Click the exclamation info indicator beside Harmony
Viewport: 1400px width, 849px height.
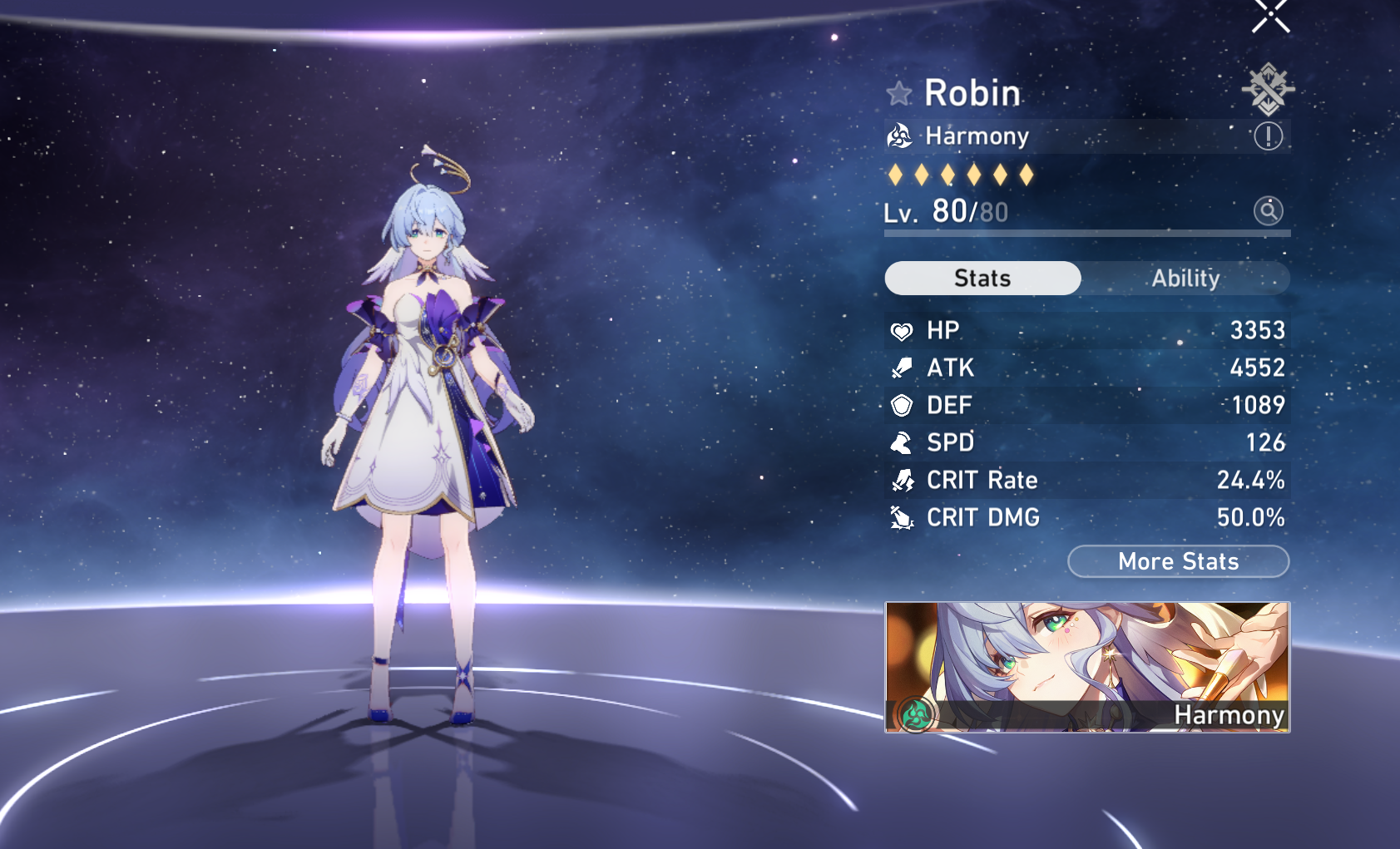pos(1267,136)
